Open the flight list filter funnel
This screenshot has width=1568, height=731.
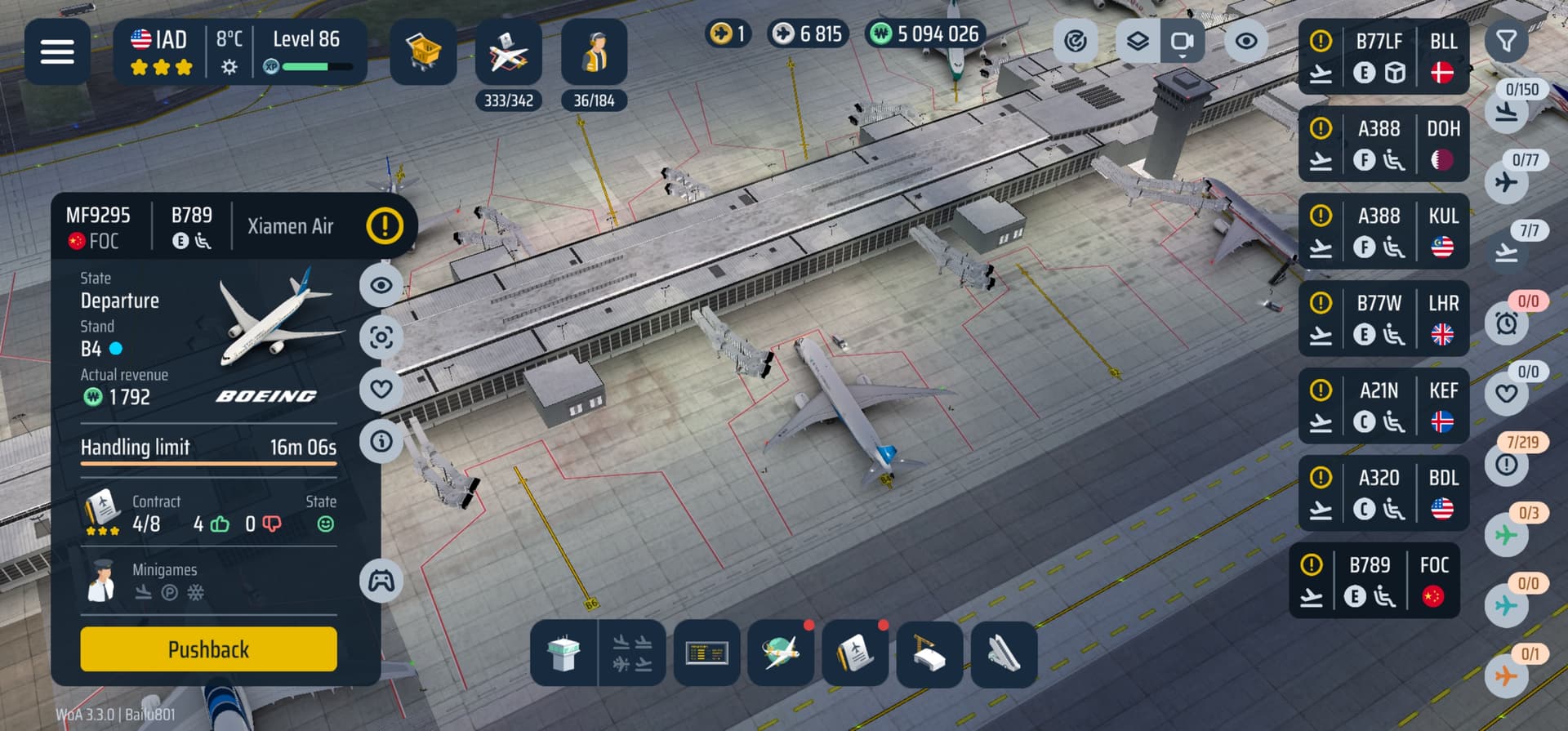pyautogui.click(x=1506, y=41)
